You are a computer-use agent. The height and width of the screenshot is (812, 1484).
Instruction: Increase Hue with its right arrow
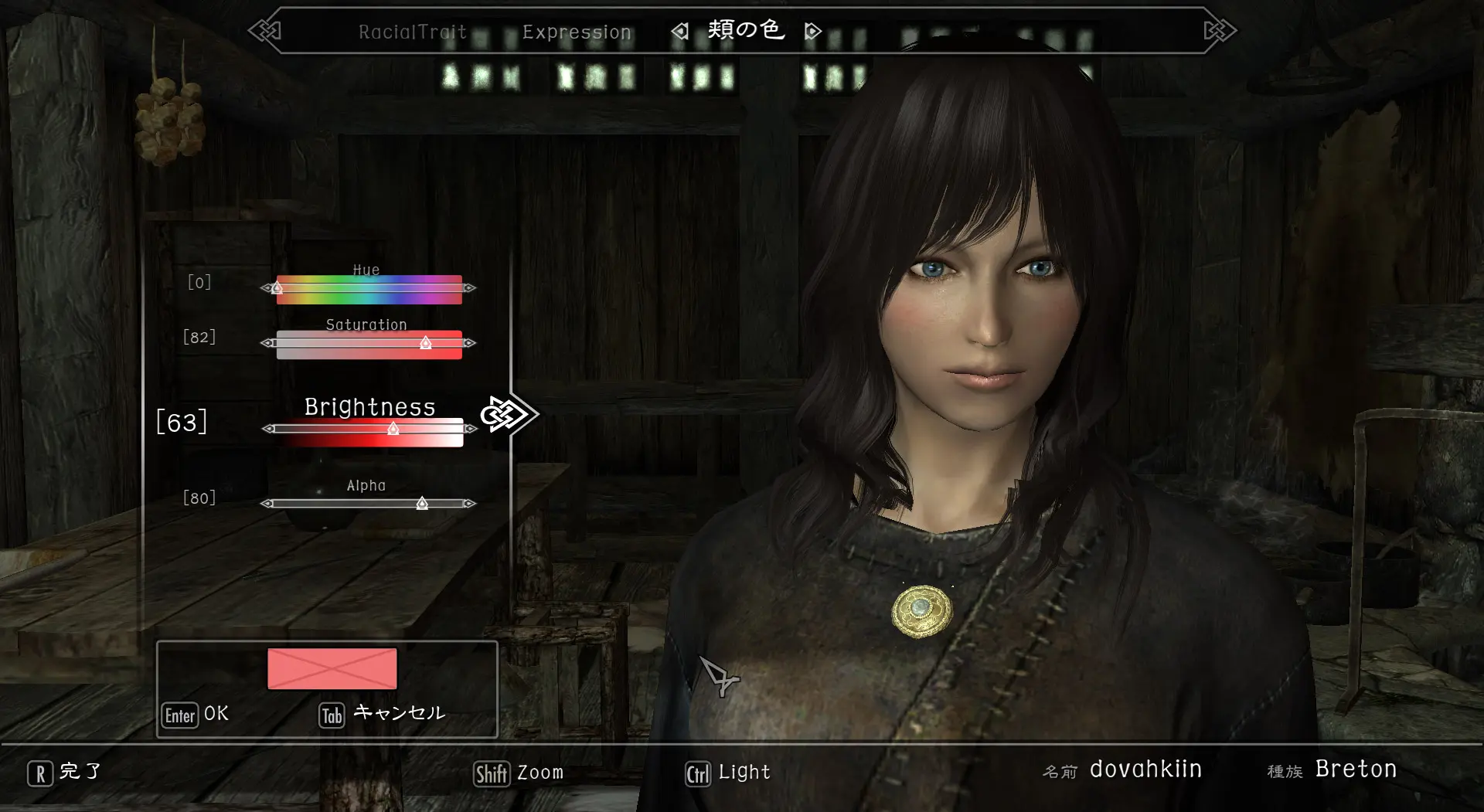tap(470, 288)
